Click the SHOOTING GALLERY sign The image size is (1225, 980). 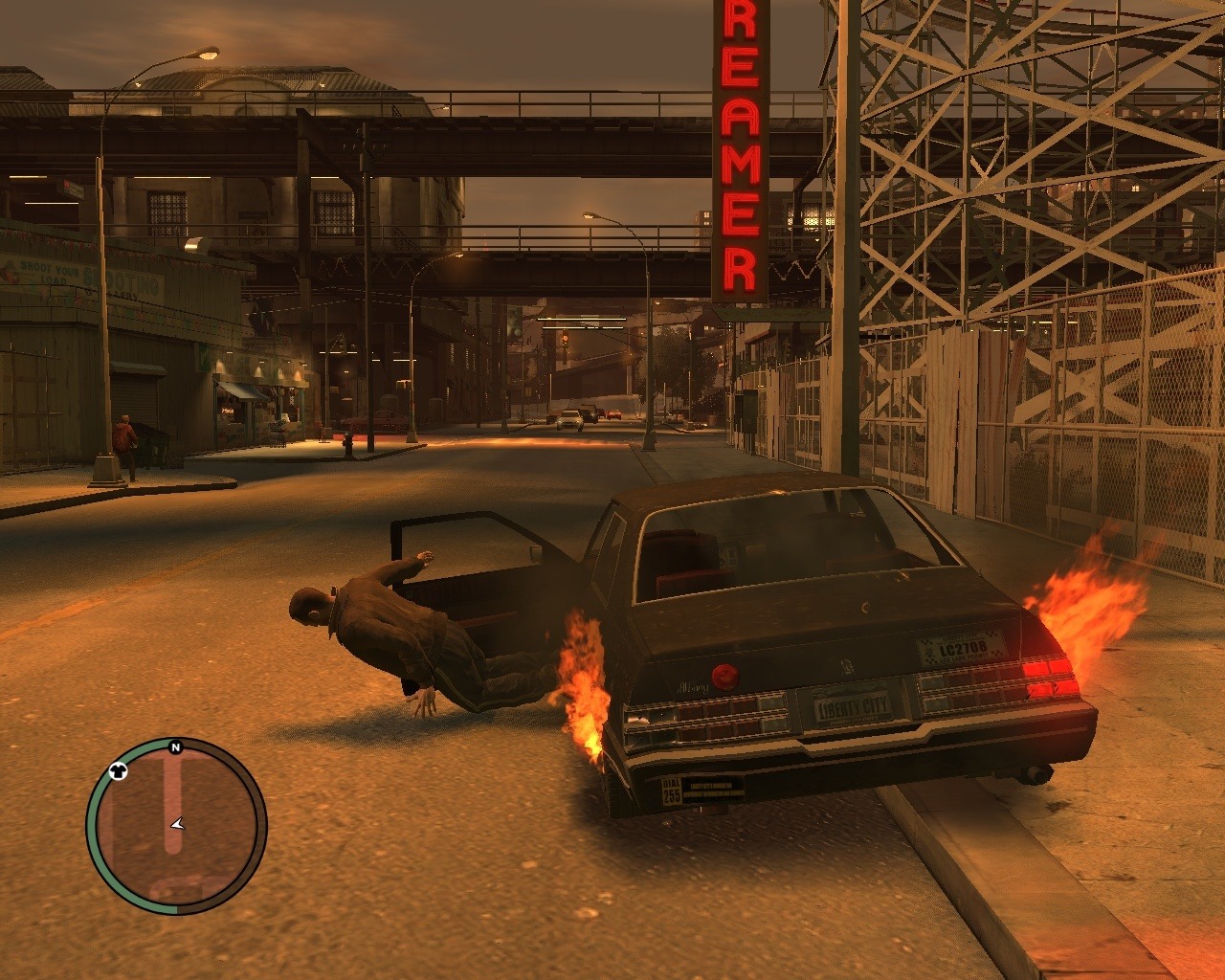(x=122, y=280)
